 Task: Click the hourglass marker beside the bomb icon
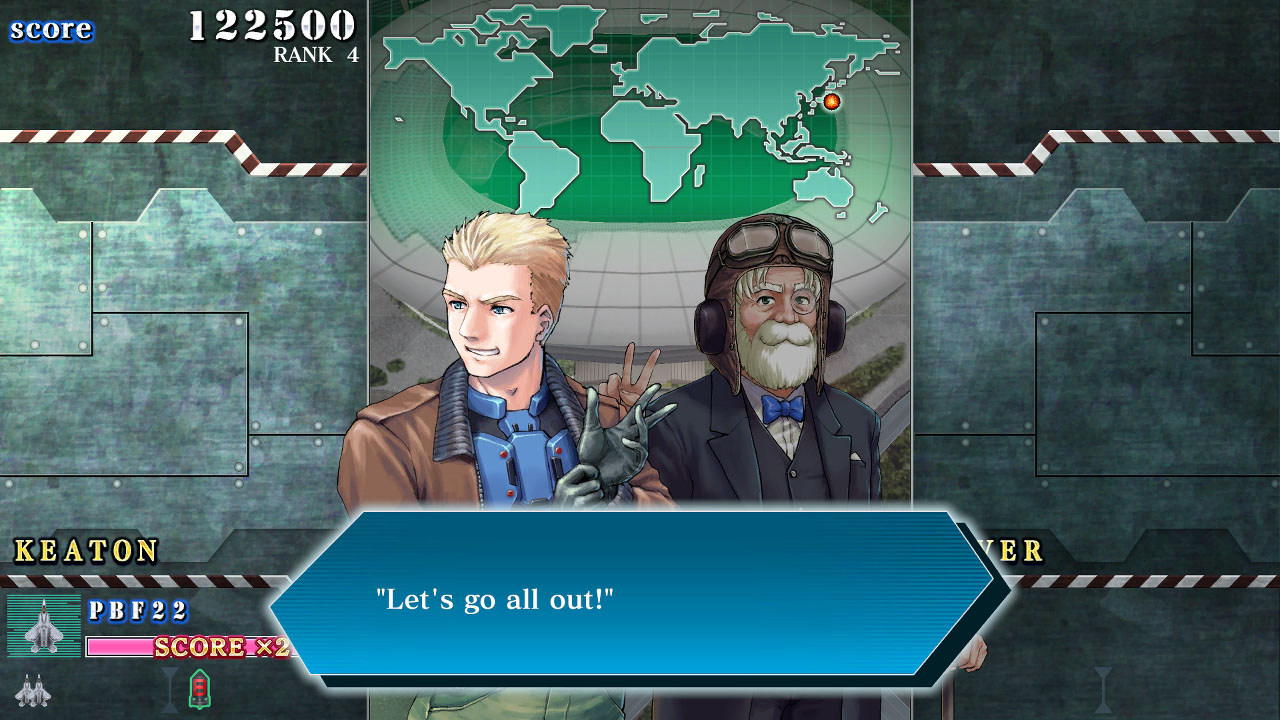coord(169,690)
